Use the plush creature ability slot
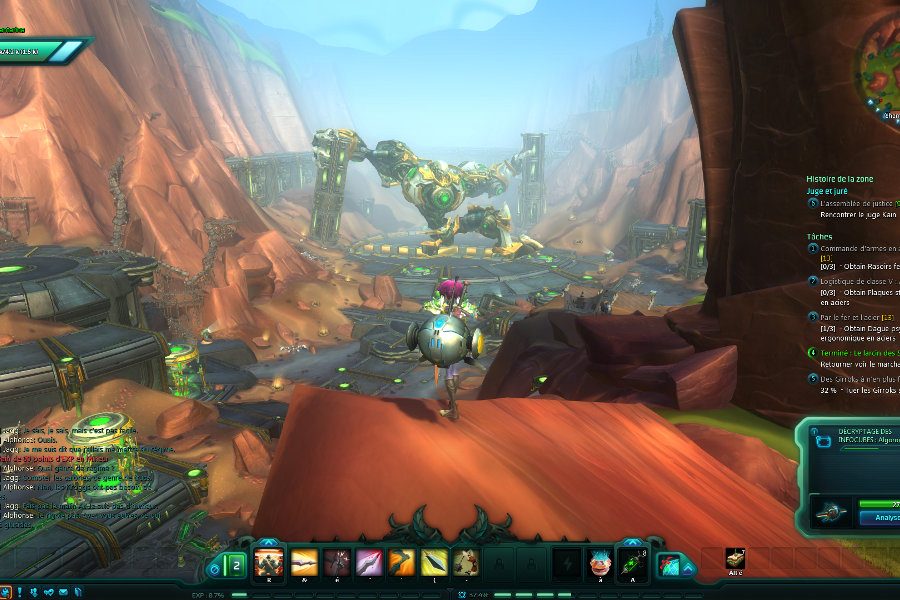900x600 pixels. (466, 563)
